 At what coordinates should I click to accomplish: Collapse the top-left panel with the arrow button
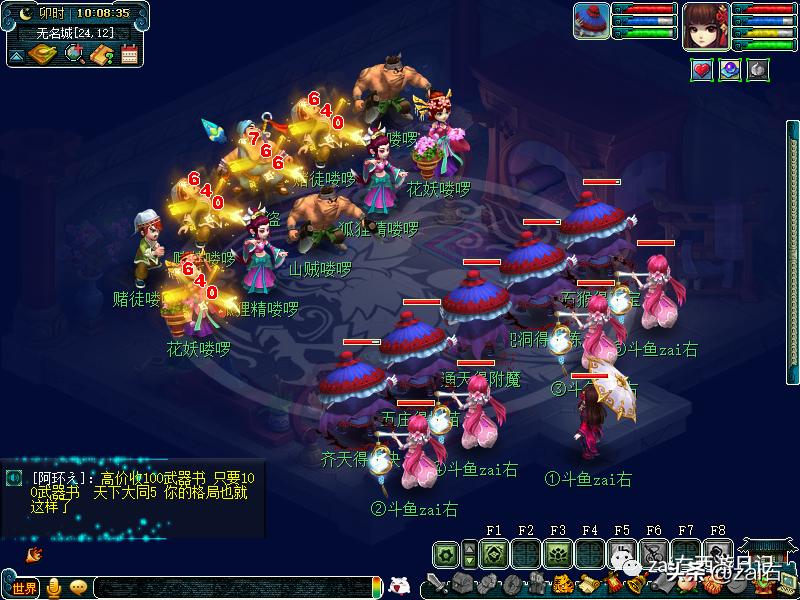point(16,56)
